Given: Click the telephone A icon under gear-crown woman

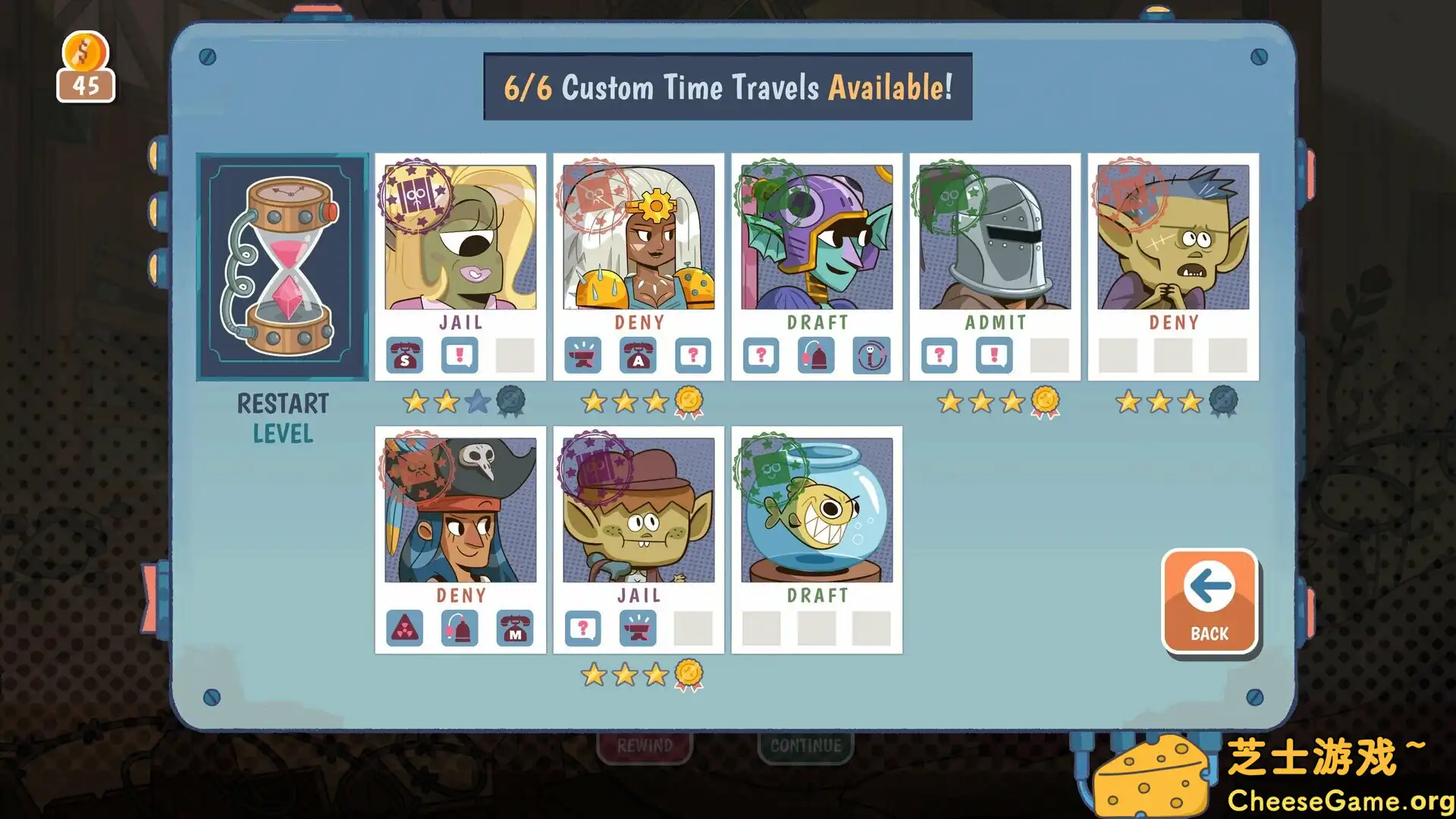Looking at the screenshot, I should coord(639,355).
